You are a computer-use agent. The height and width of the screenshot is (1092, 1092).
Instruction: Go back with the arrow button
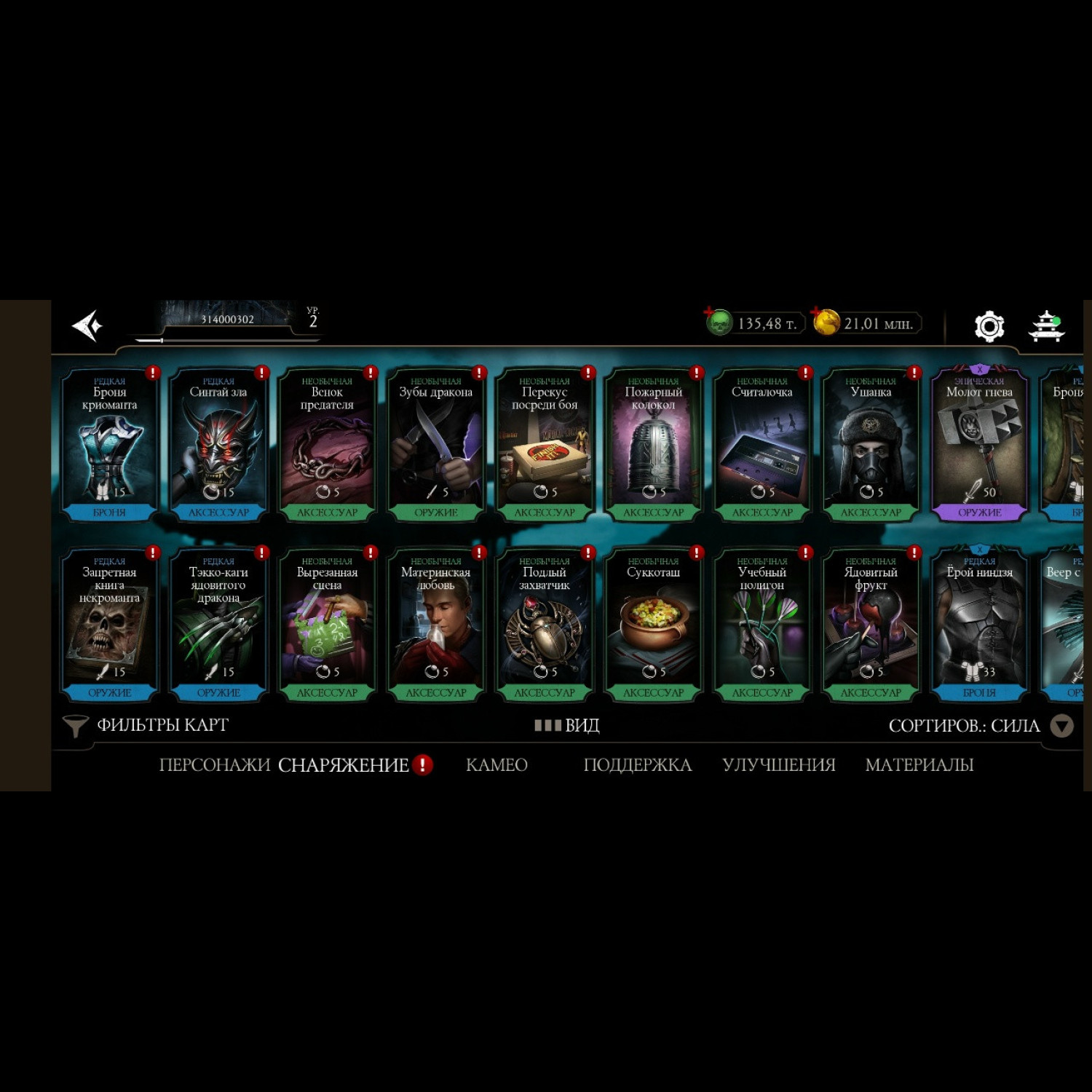87,325
